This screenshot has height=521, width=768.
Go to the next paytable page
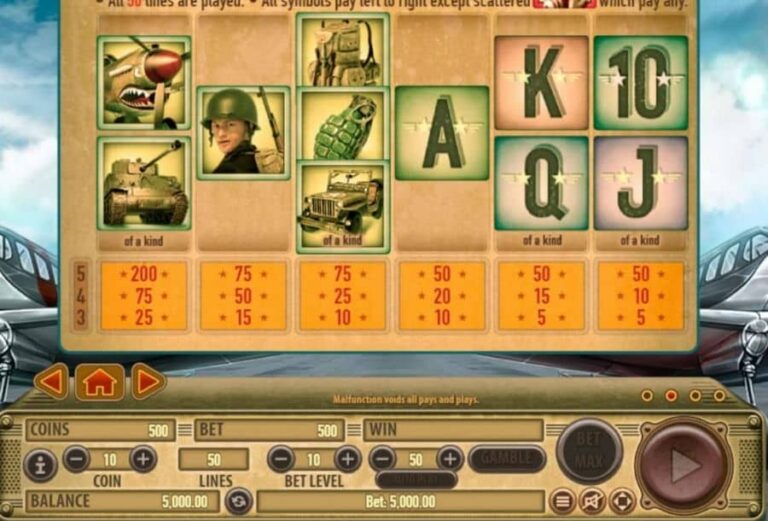(148, 381)
